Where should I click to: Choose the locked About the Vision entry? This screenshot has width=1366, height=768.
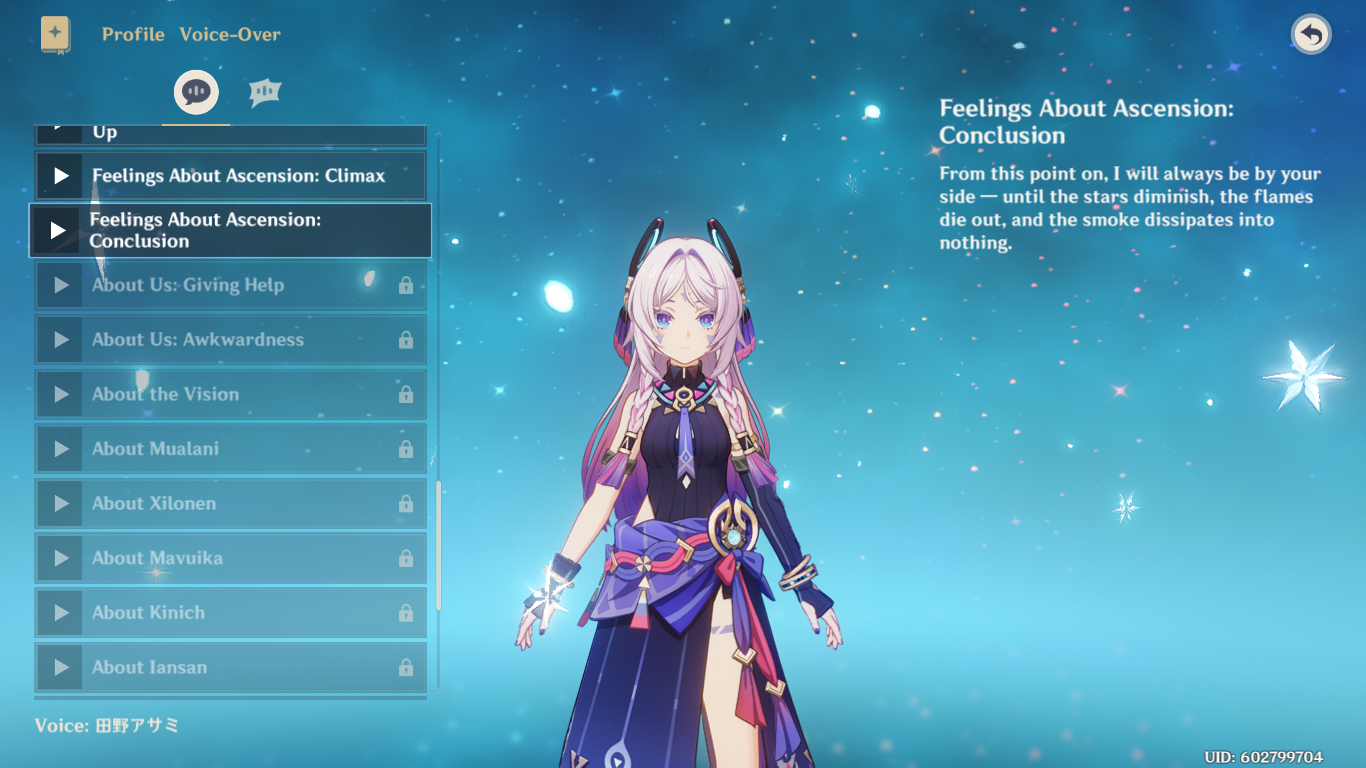coord(230,395)
